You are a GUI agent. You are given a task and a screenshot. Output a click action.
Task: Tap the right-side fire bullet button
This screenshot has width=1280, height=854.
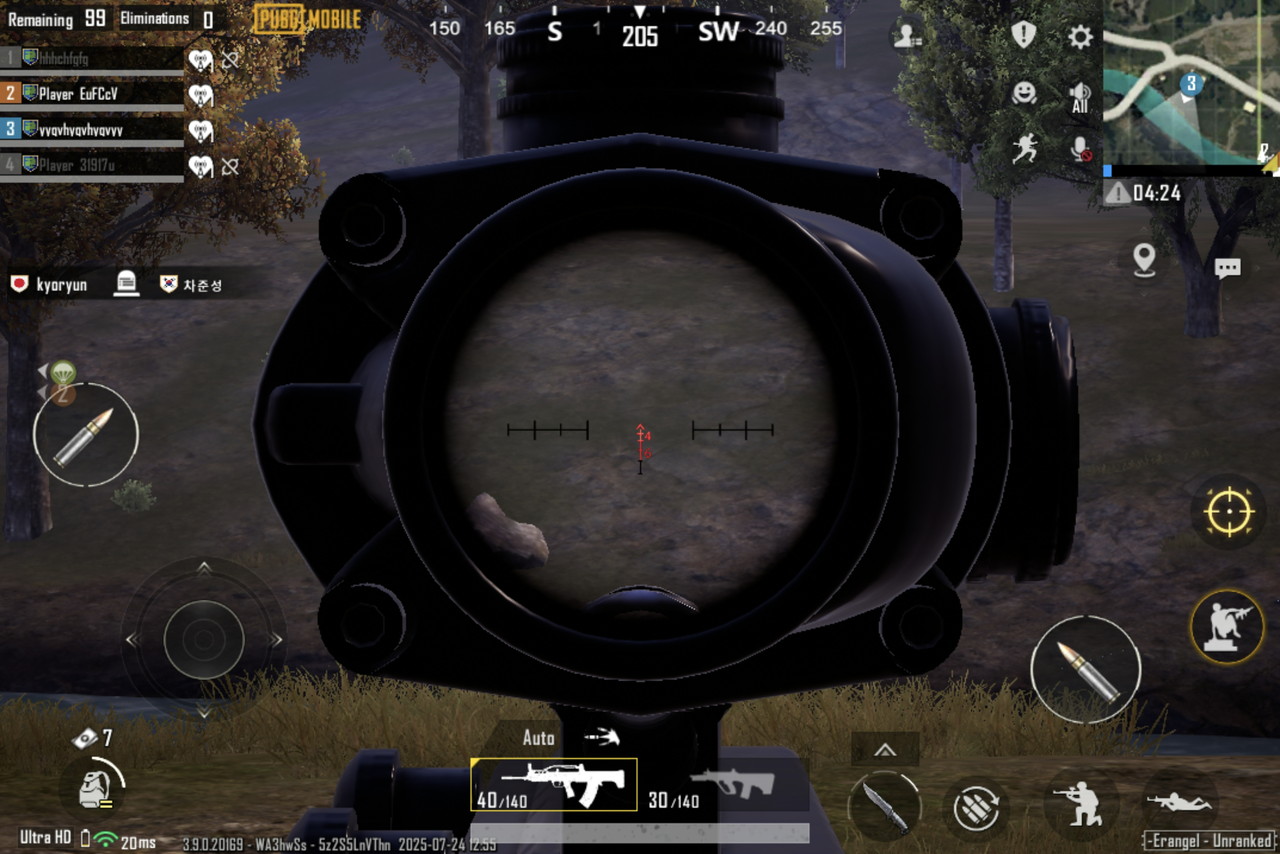(1085, 669)
